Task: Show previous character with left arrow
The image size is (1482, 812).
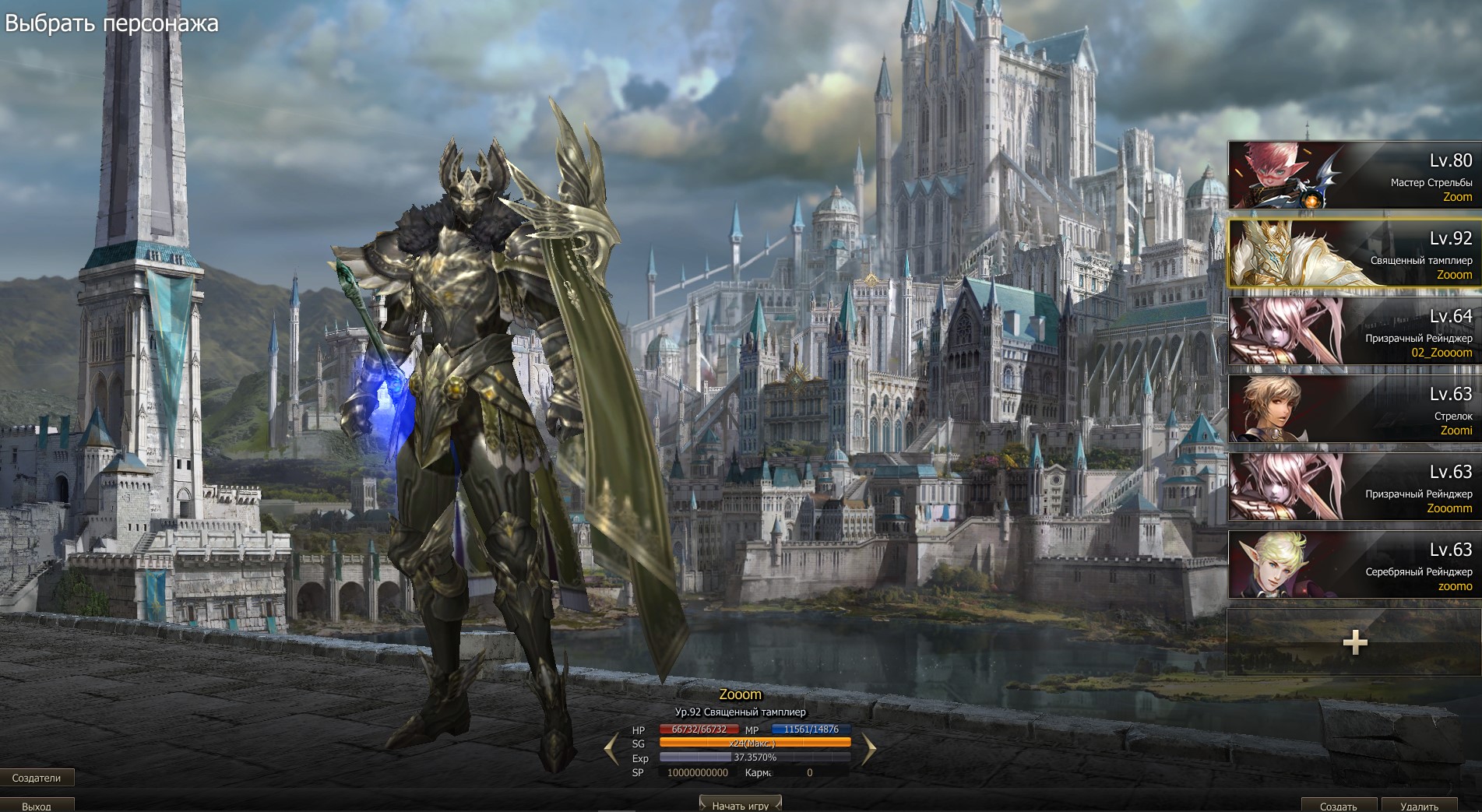Action: (x=612, y=750)
